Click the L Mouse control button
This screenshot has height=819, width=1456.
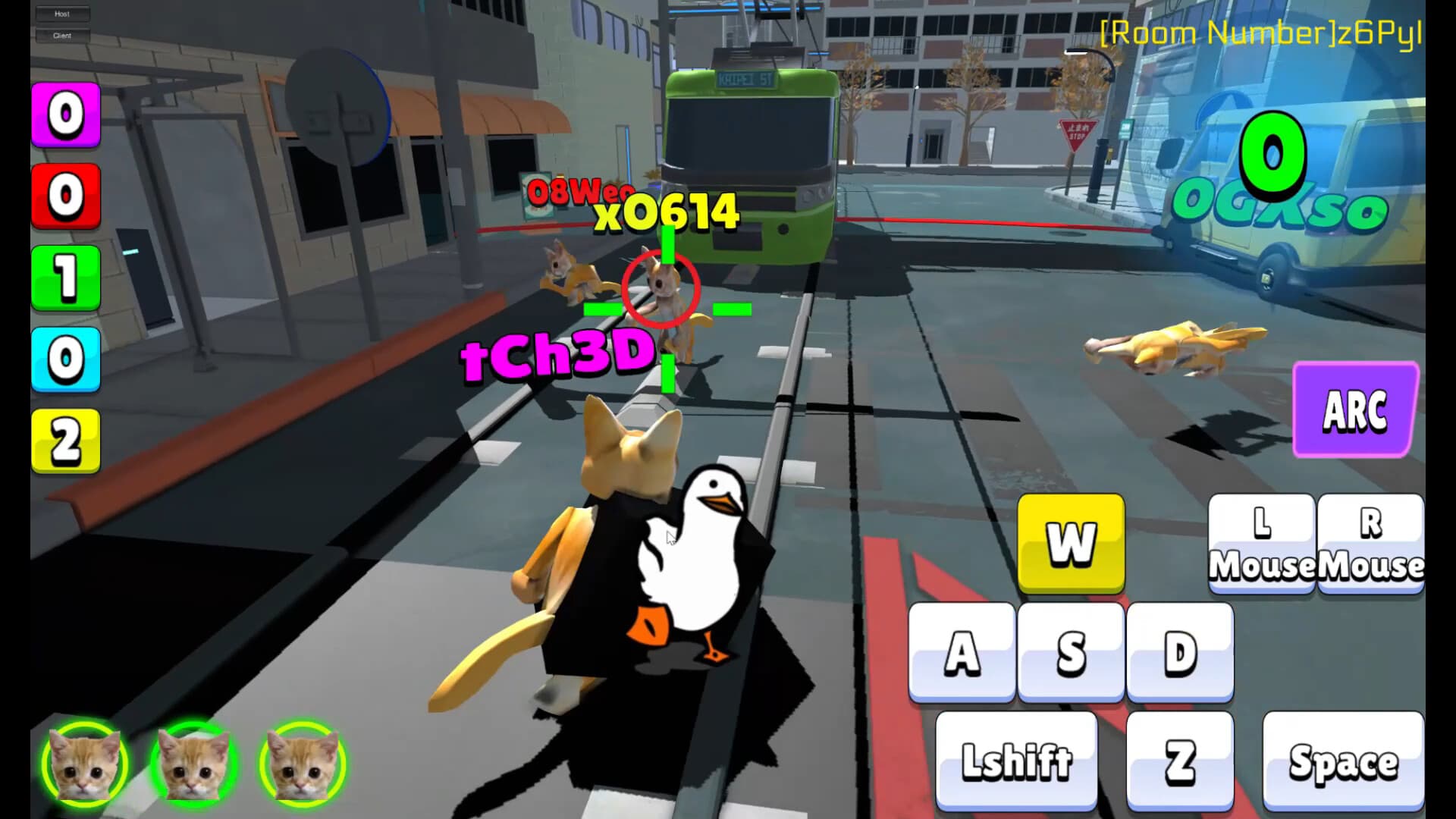[1261, 542]
